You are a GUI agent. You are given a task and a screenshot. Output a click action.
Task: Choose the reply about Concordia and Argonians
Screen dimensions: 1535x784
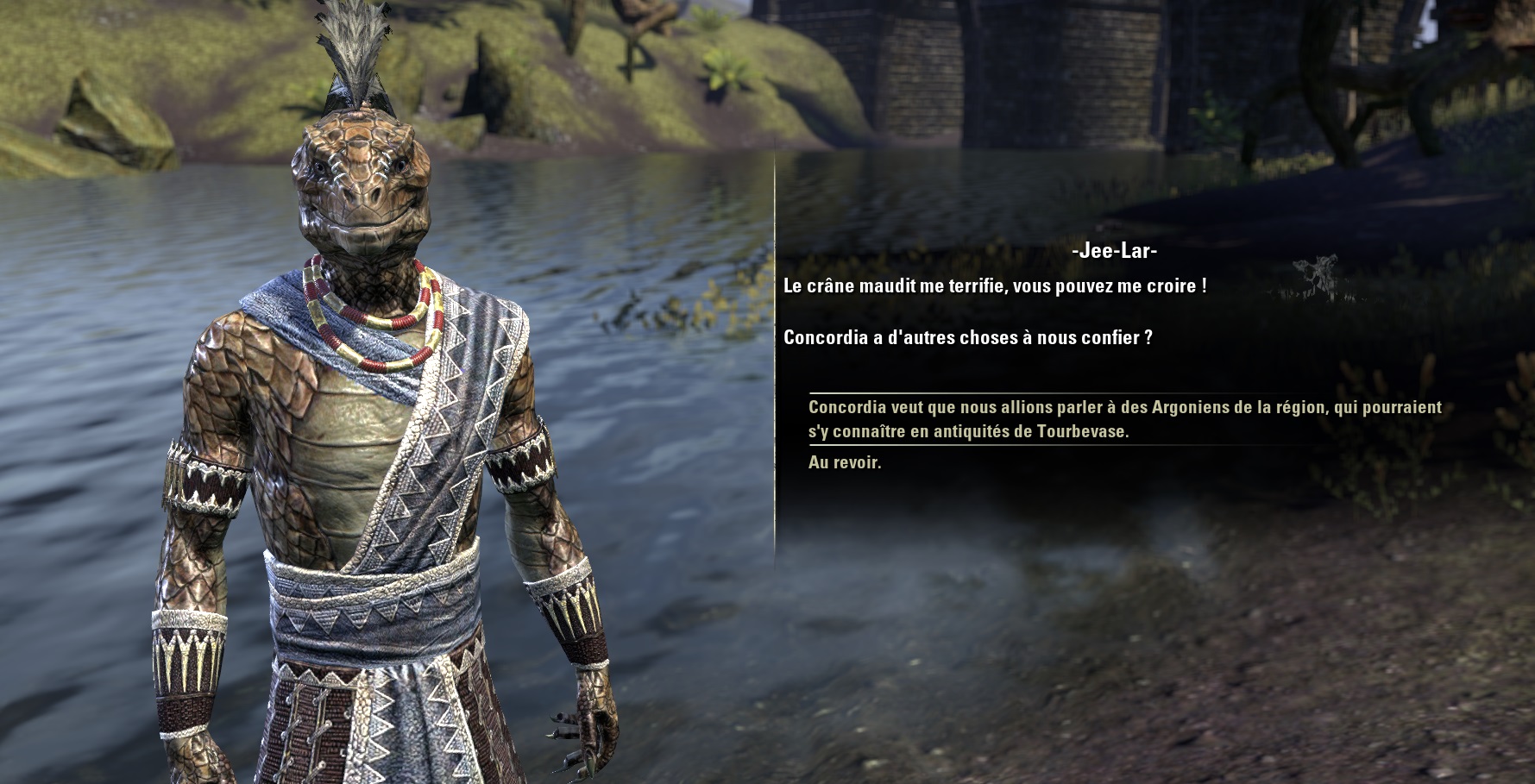[x=1123, y=419]
